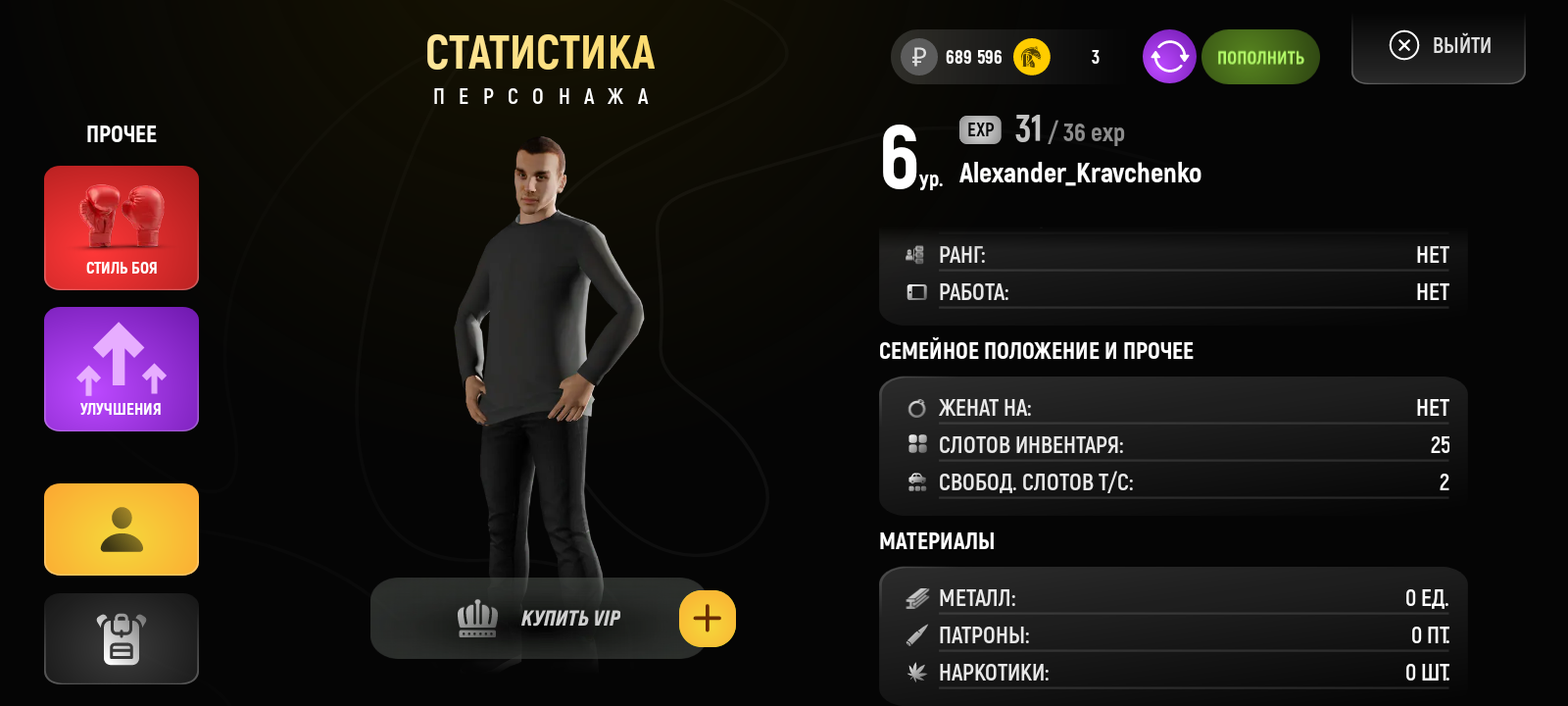
Task: Click the Слотов инвентаря row
Action: tap(1176, 445)
